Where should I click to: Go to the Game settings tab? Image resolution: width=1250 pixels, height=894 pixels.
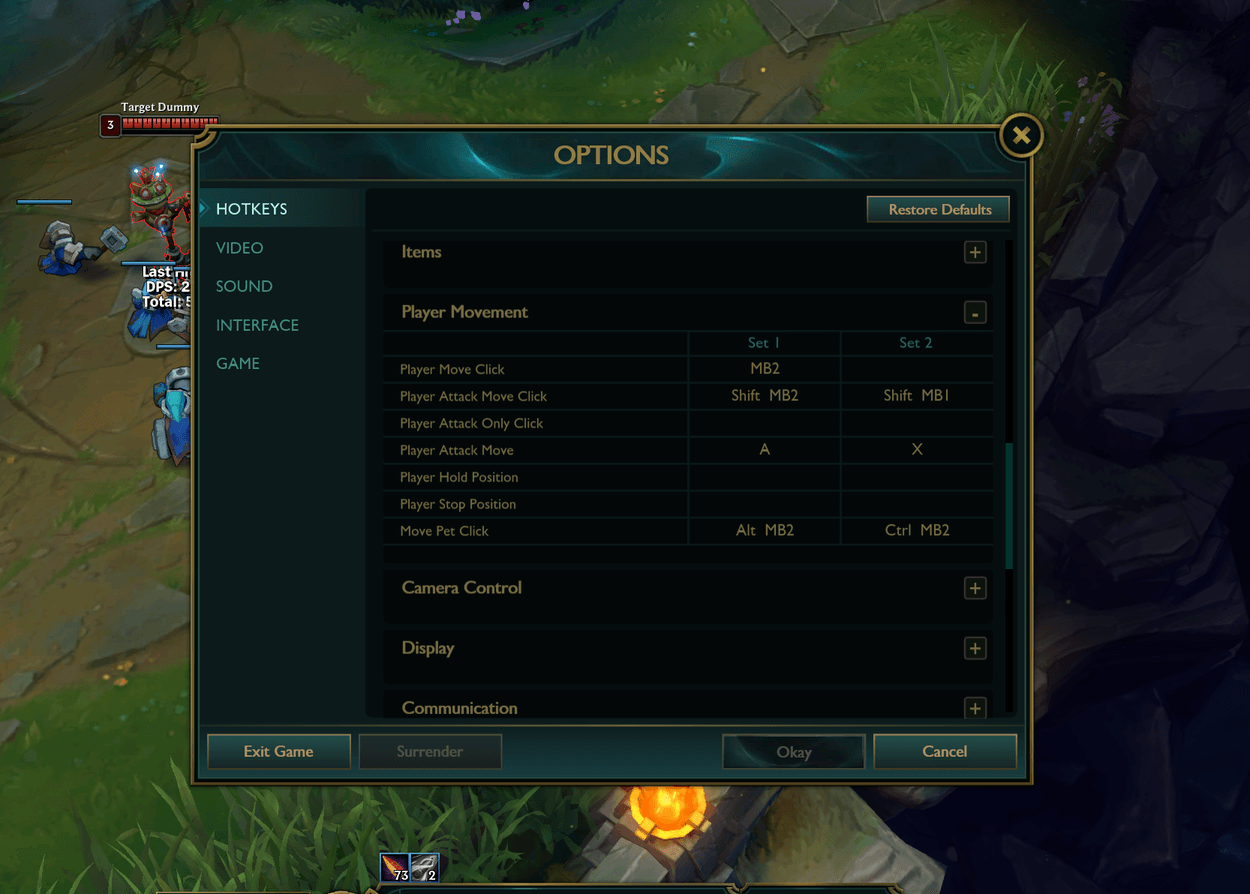coord(238,363)
